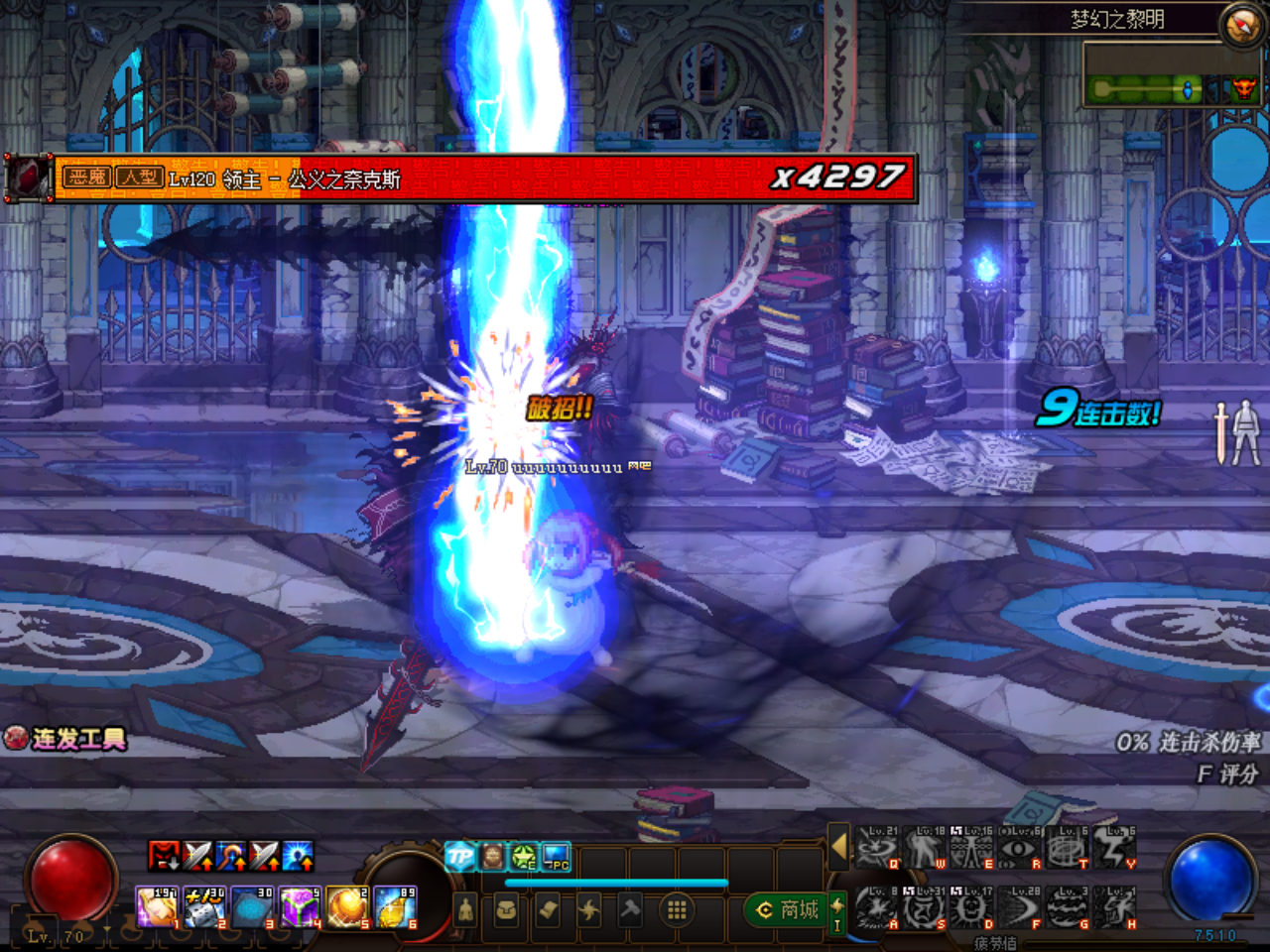Select the golden orb item in slot 5
This screenshot has height=952, width=1270.
347,907
